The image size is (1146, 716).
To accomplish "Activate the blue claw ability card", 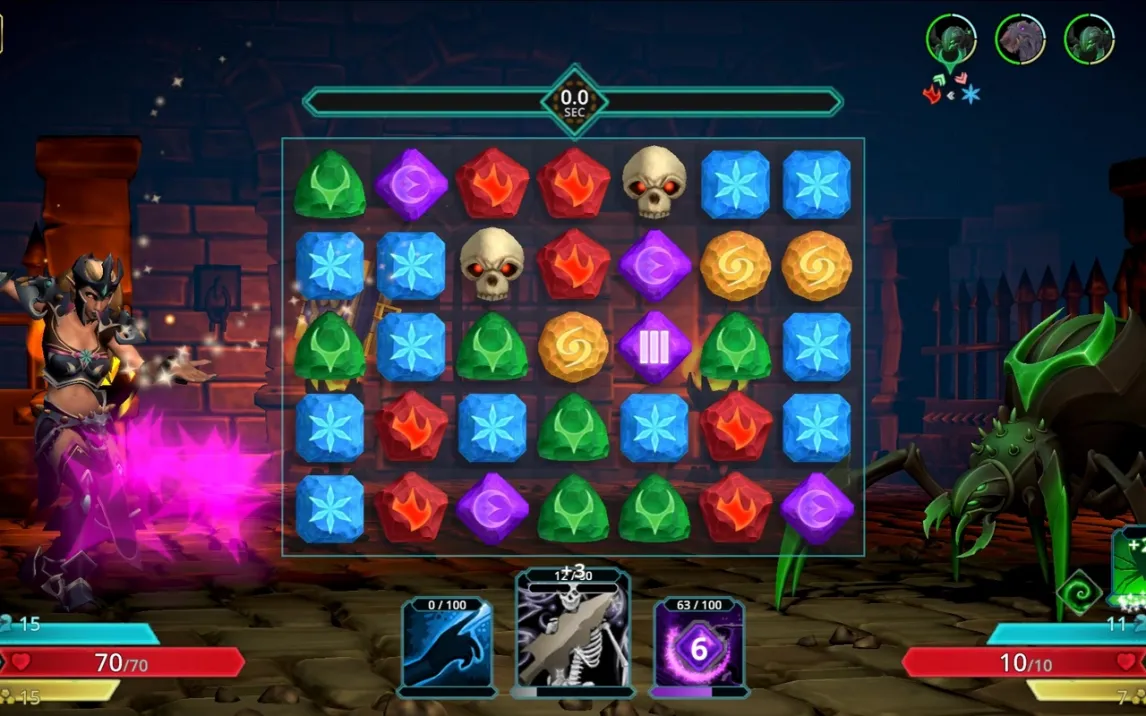I will pyautogui.click(x=447, y=646).
